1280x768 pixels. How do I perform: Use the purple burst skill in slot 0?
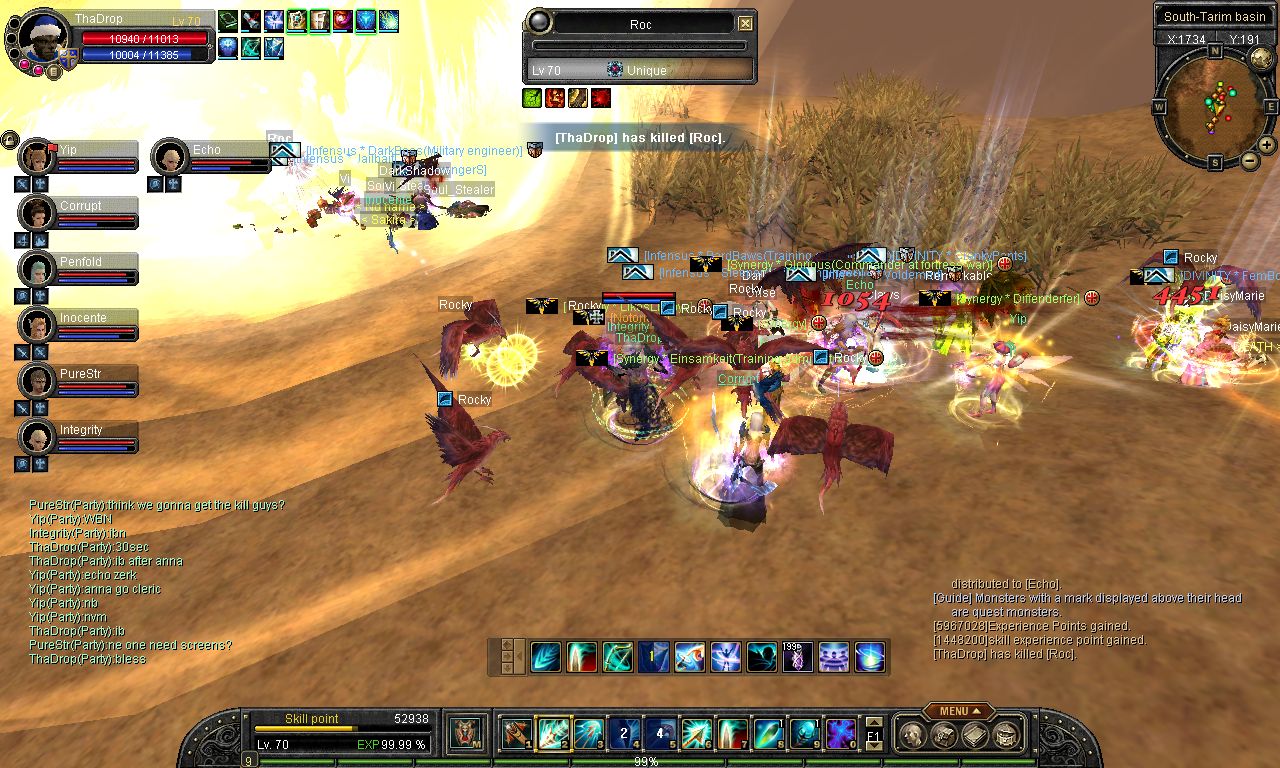tap(840, 734)
